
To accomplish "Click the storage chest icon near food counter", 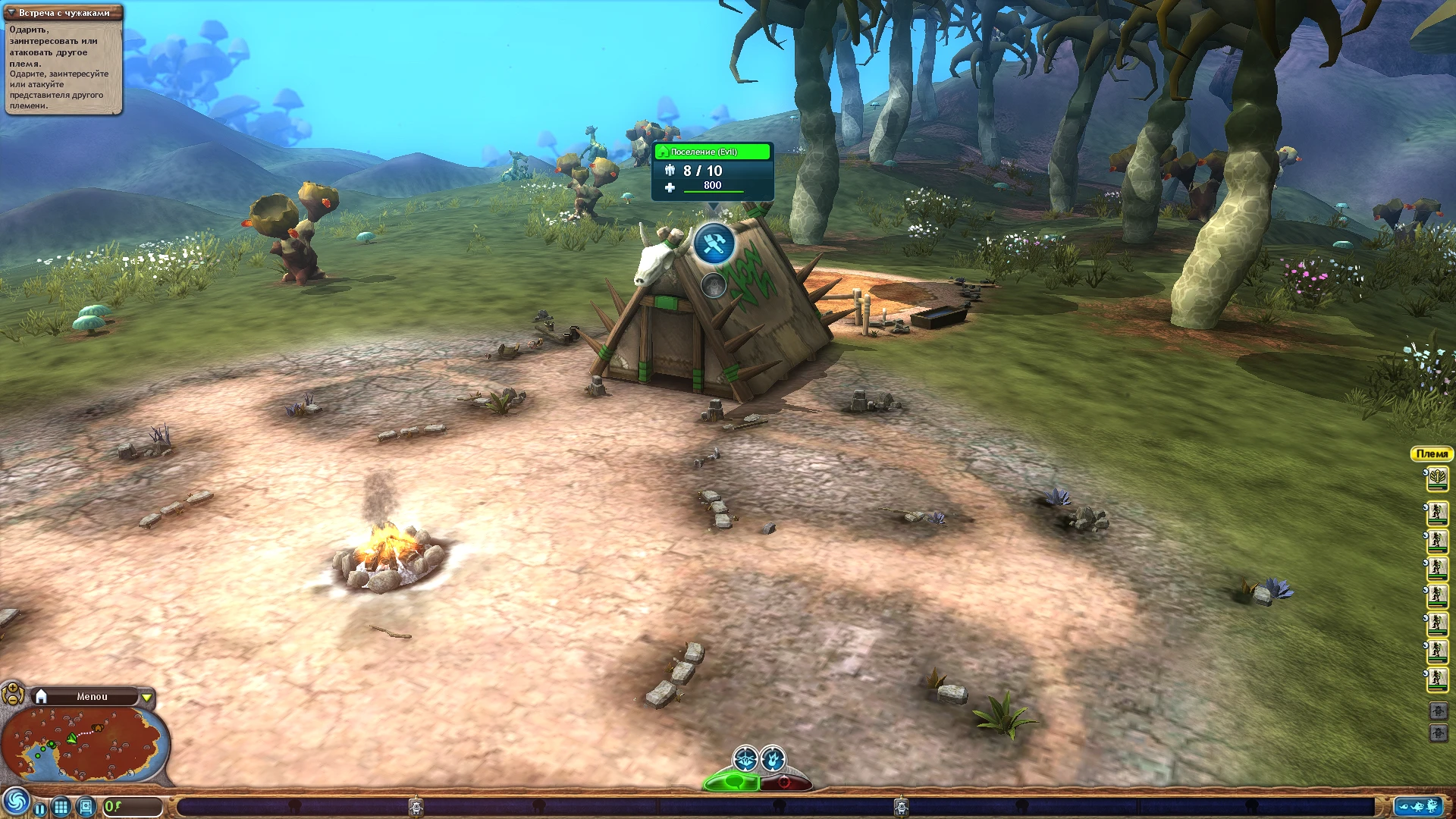I will click(x=86, y=807).
